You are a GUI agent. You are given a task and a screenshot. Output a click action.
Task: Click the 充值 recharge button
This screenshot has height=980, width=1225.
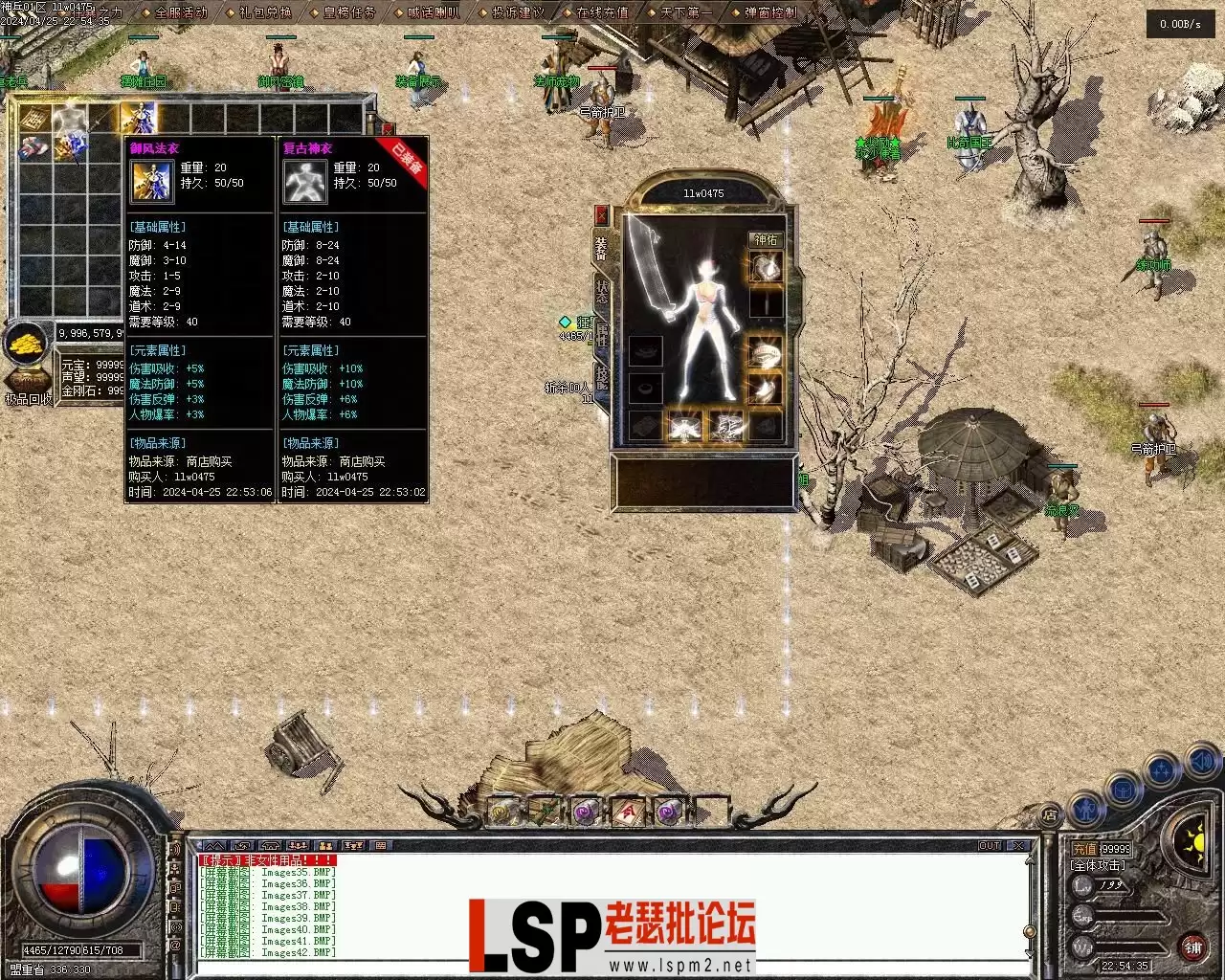tap(1084, 849)
